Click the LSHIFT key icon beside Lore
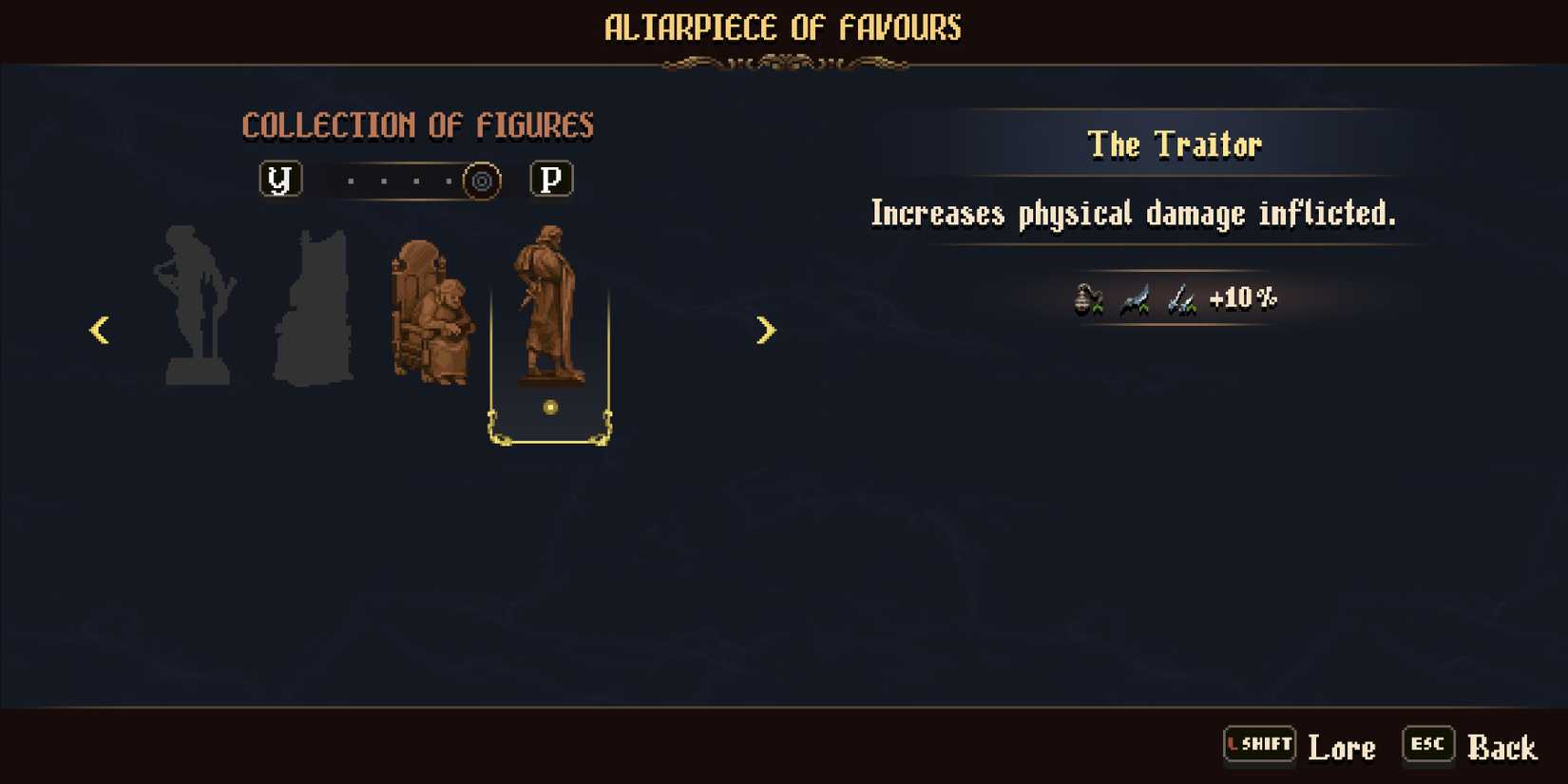 [1258, 745]
